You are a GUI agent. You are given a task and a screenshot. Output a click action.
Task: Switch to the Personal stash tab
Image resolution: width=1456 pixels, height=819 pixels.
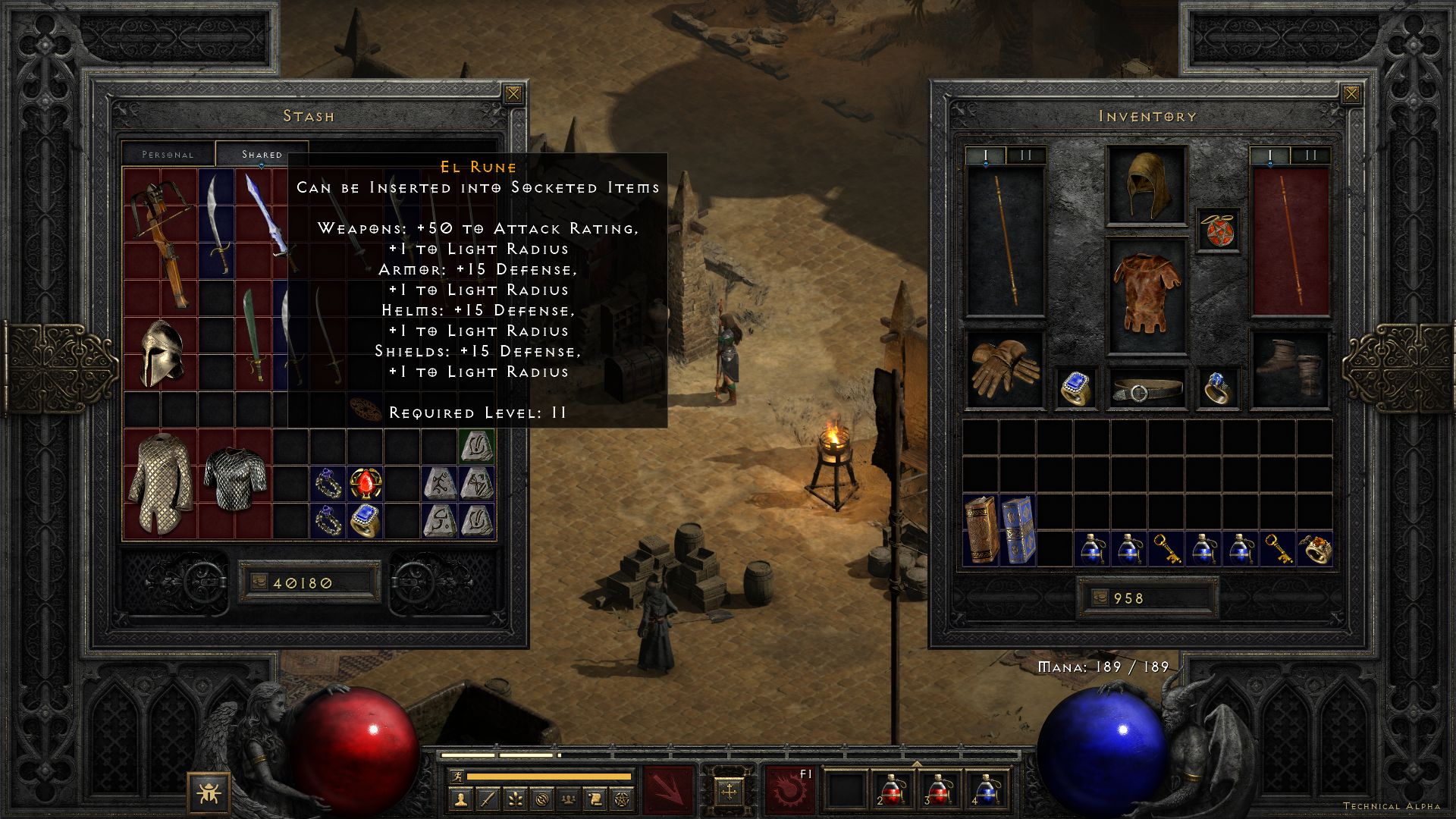click(x=168, y=154)
